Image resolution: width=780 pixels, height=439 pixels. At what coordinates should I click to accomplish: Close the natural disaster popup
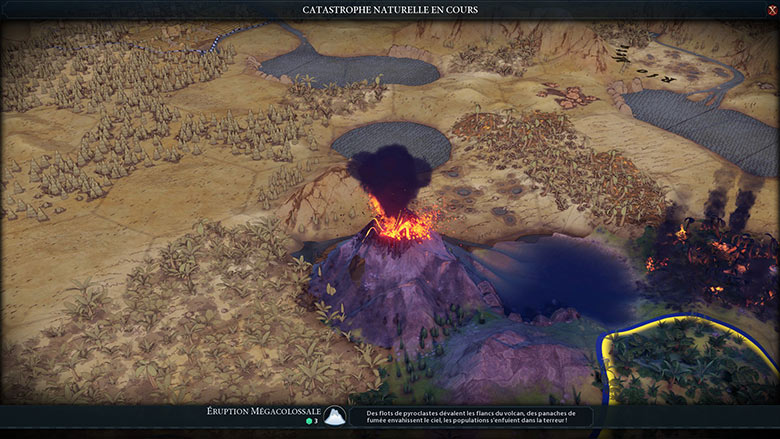[771, 10]
